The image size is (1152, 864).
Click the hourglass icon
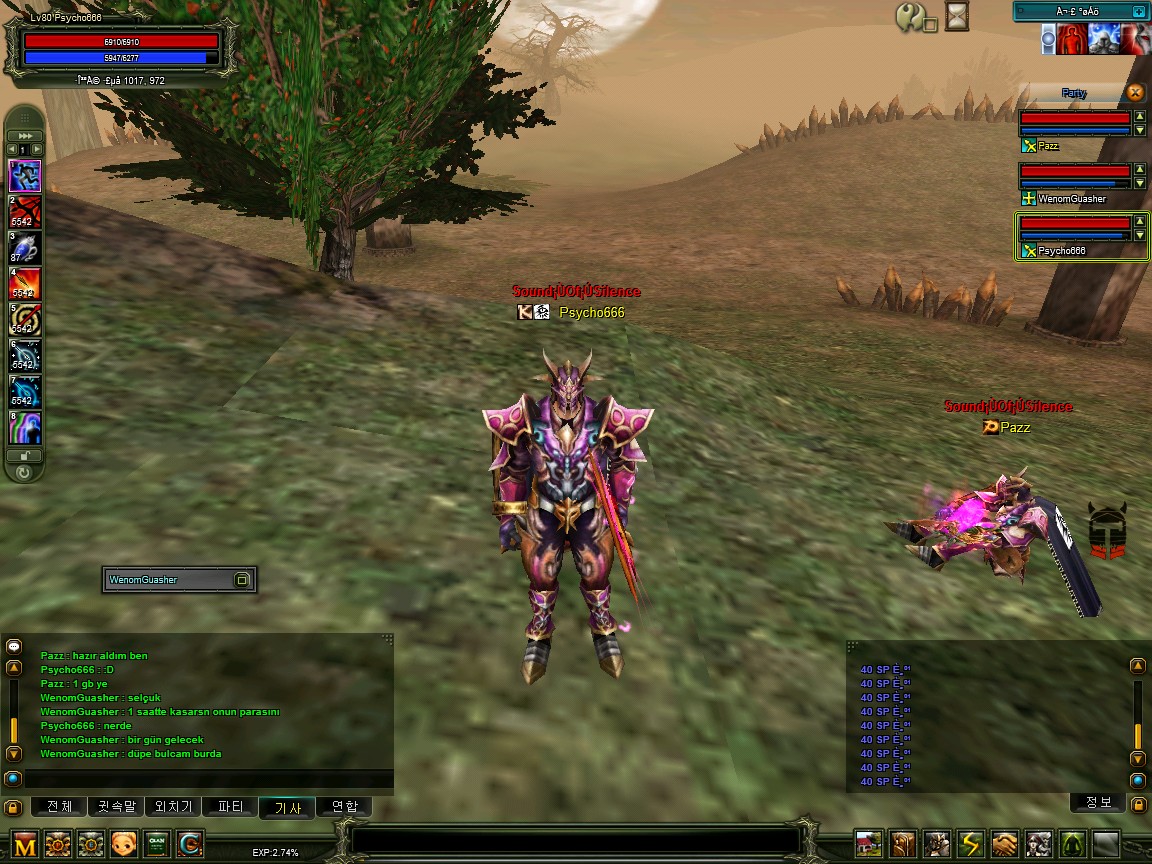(959, 17)
